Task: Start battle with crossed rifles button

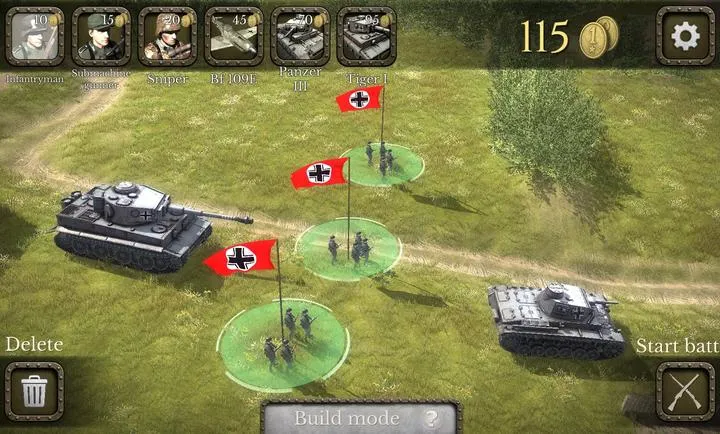Action: click(x=685, y=390)
